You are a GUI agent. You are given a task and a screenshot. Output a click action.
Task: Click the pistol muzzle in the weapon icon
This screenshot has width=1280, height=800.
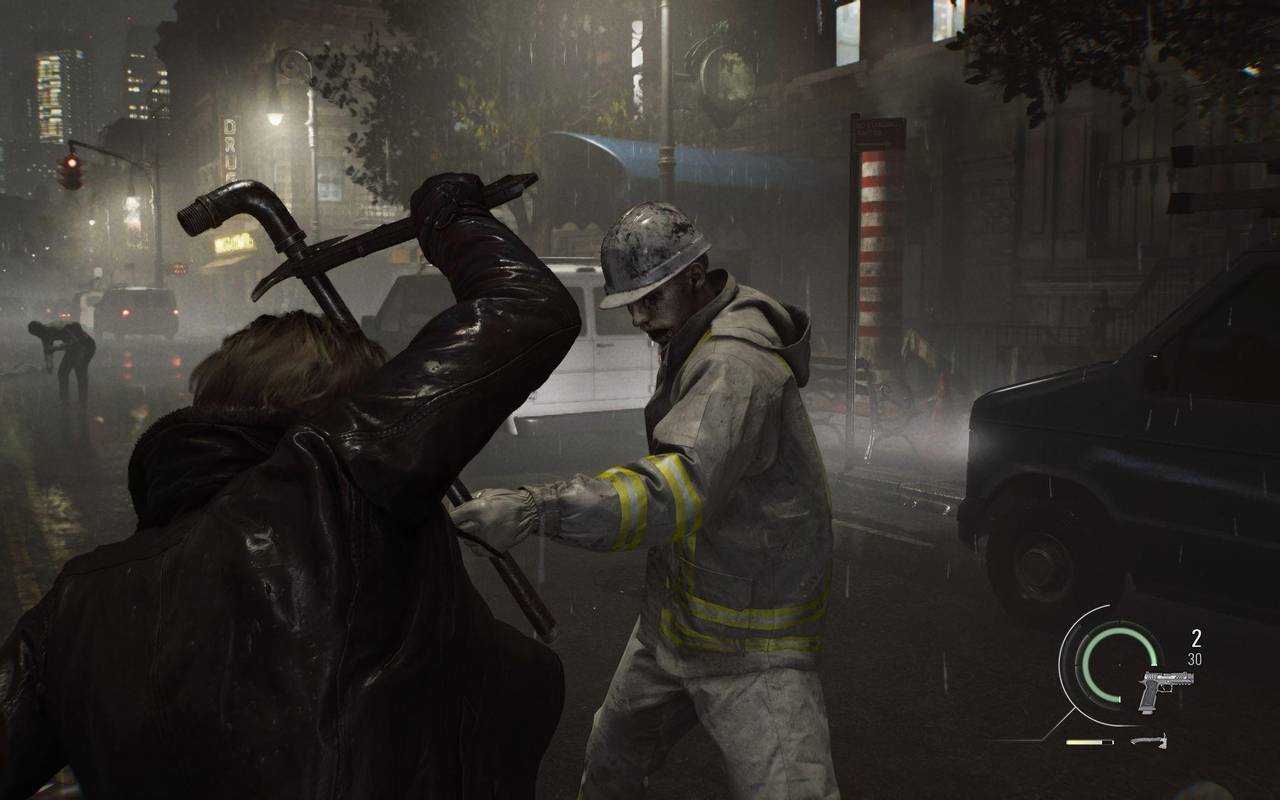(1193, 677)
